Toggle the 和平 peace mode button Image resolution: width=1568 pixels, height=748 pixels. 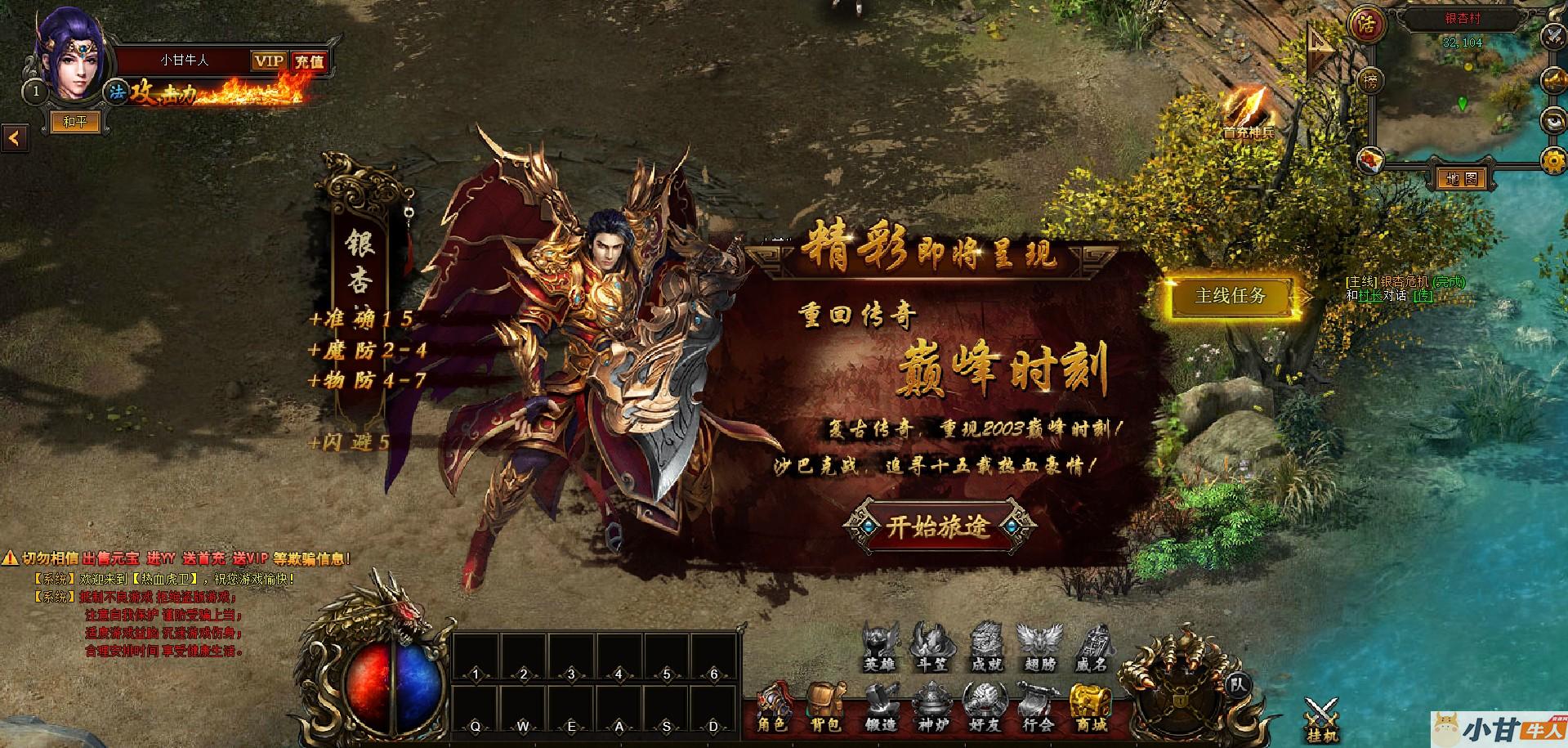(74, 122)
